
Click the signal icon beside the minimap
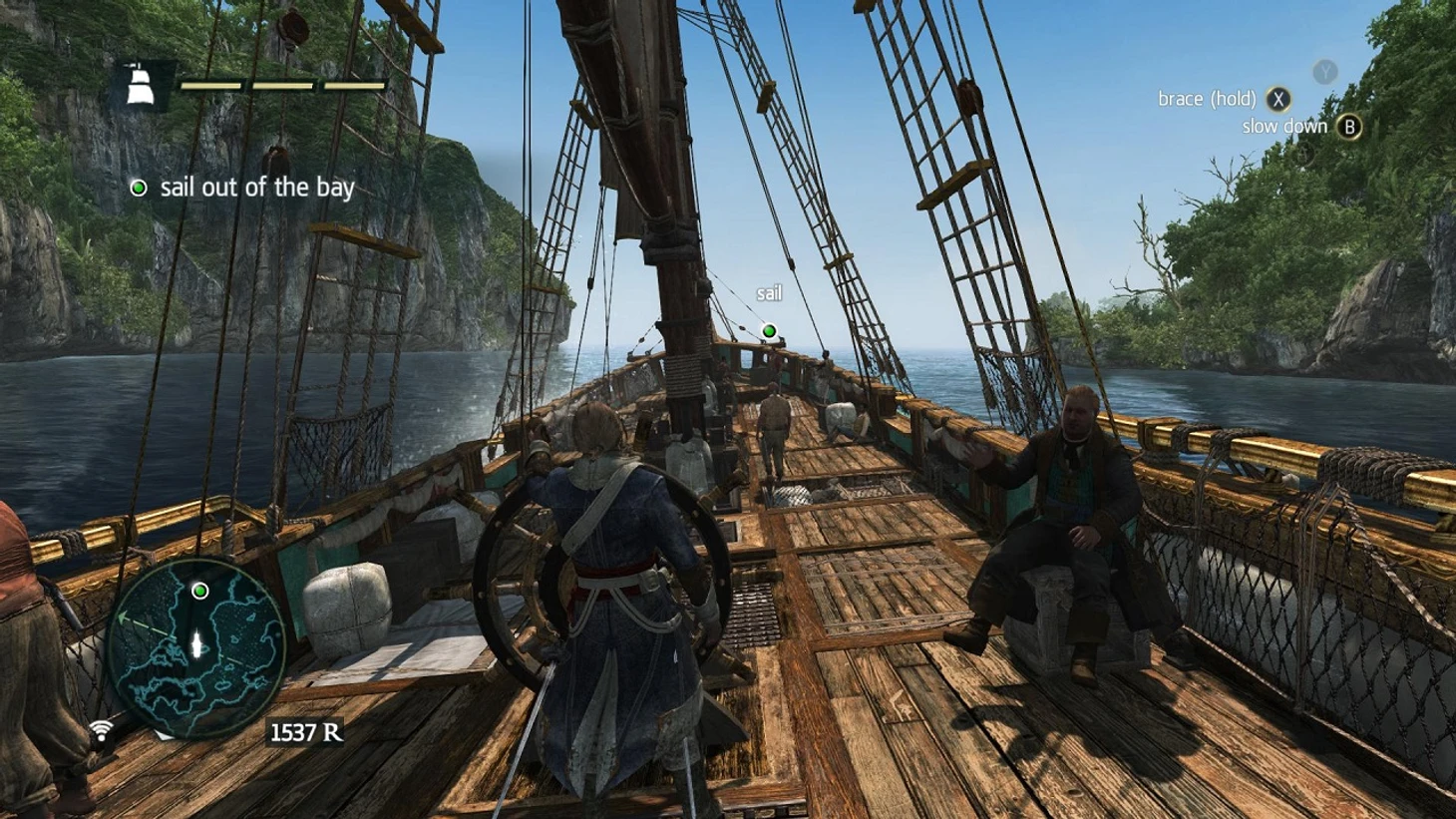[101, 732]
